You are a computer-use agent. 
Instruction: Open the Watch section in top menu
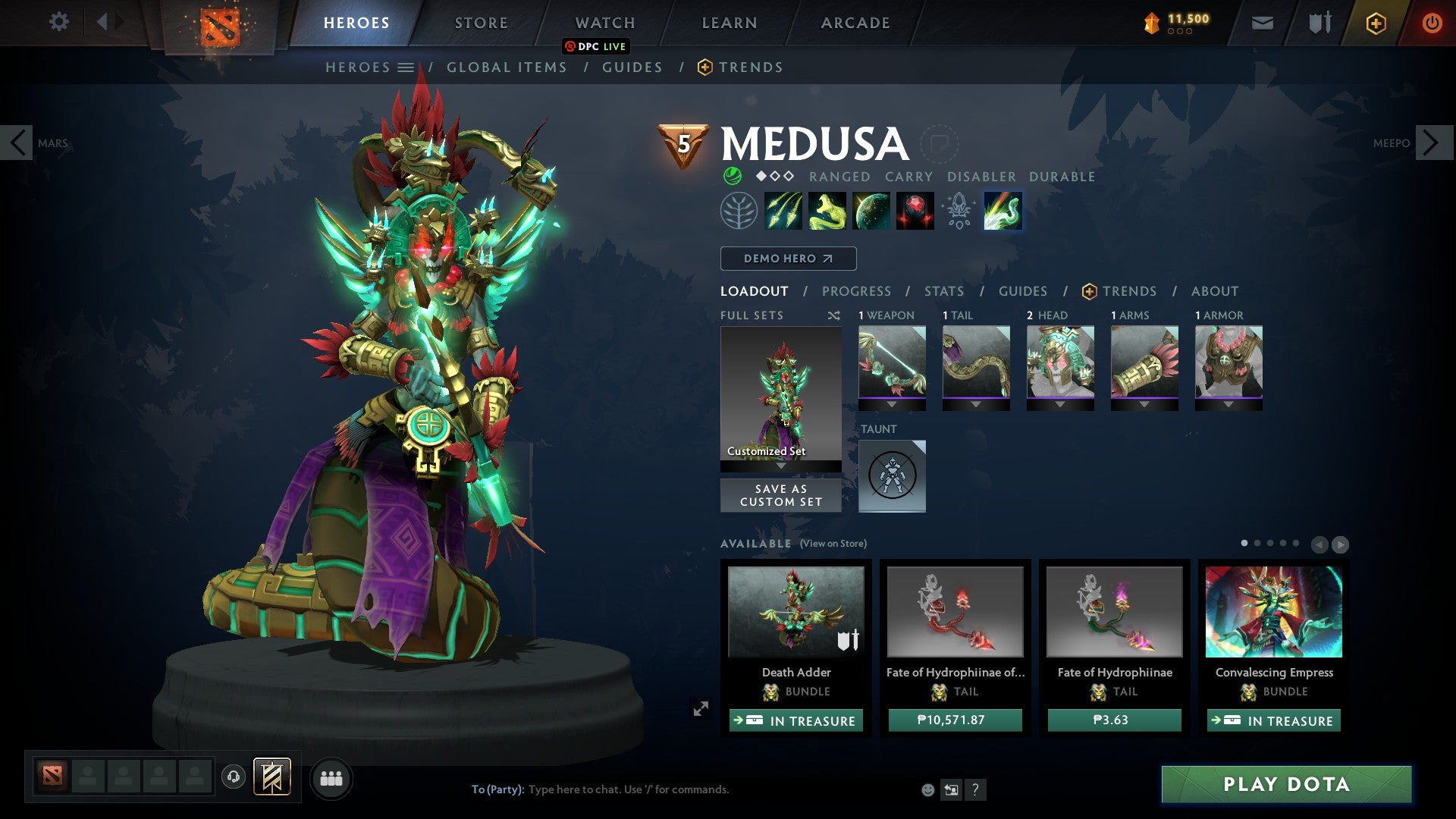(x=604, y=22)
